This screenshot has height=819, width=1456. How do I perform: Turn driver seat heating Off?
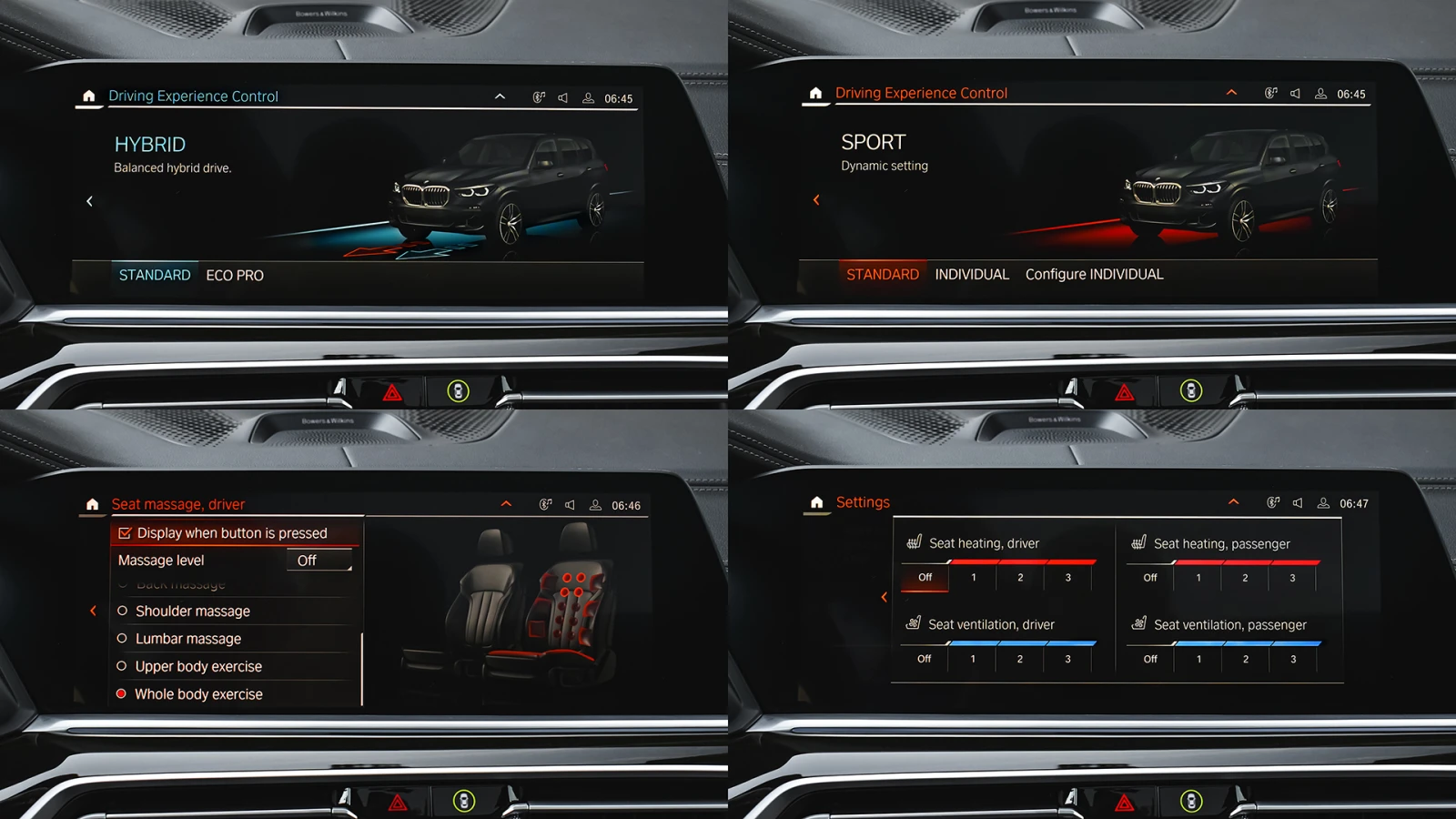click(x=925, y=578)
